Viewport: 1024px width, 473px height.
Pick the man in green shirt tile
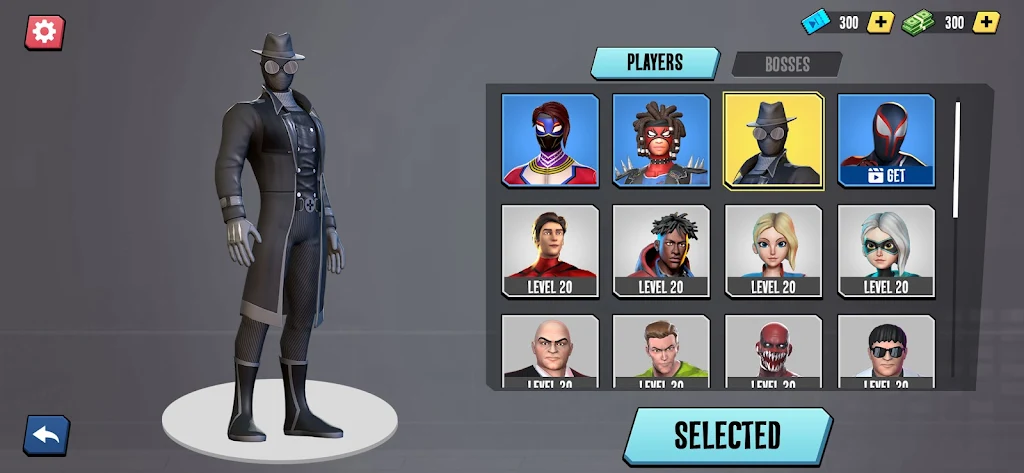click(x=661, y=350)
